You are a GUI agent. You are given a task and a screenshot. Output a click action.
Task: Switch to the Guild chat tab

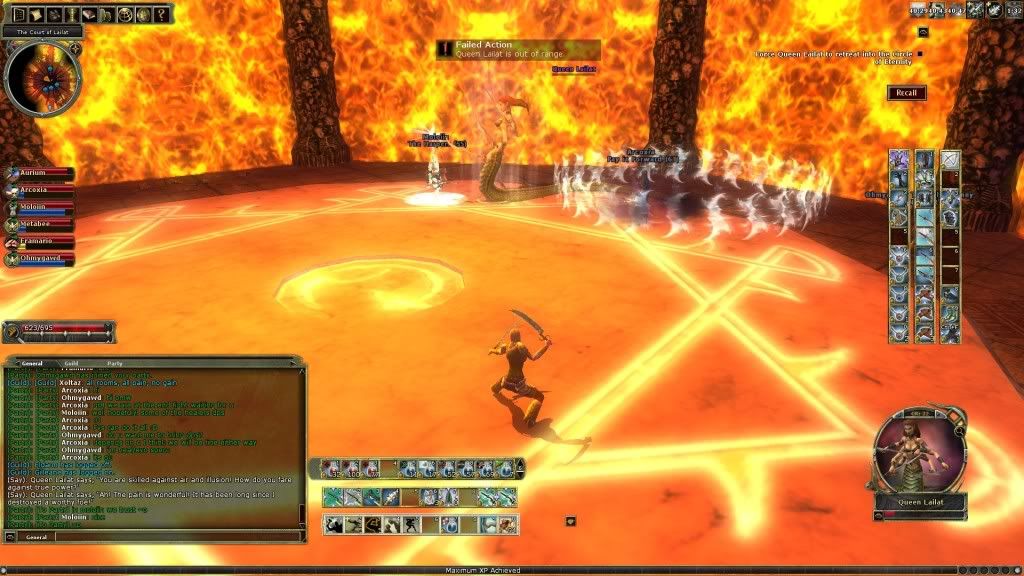point(70,363)
